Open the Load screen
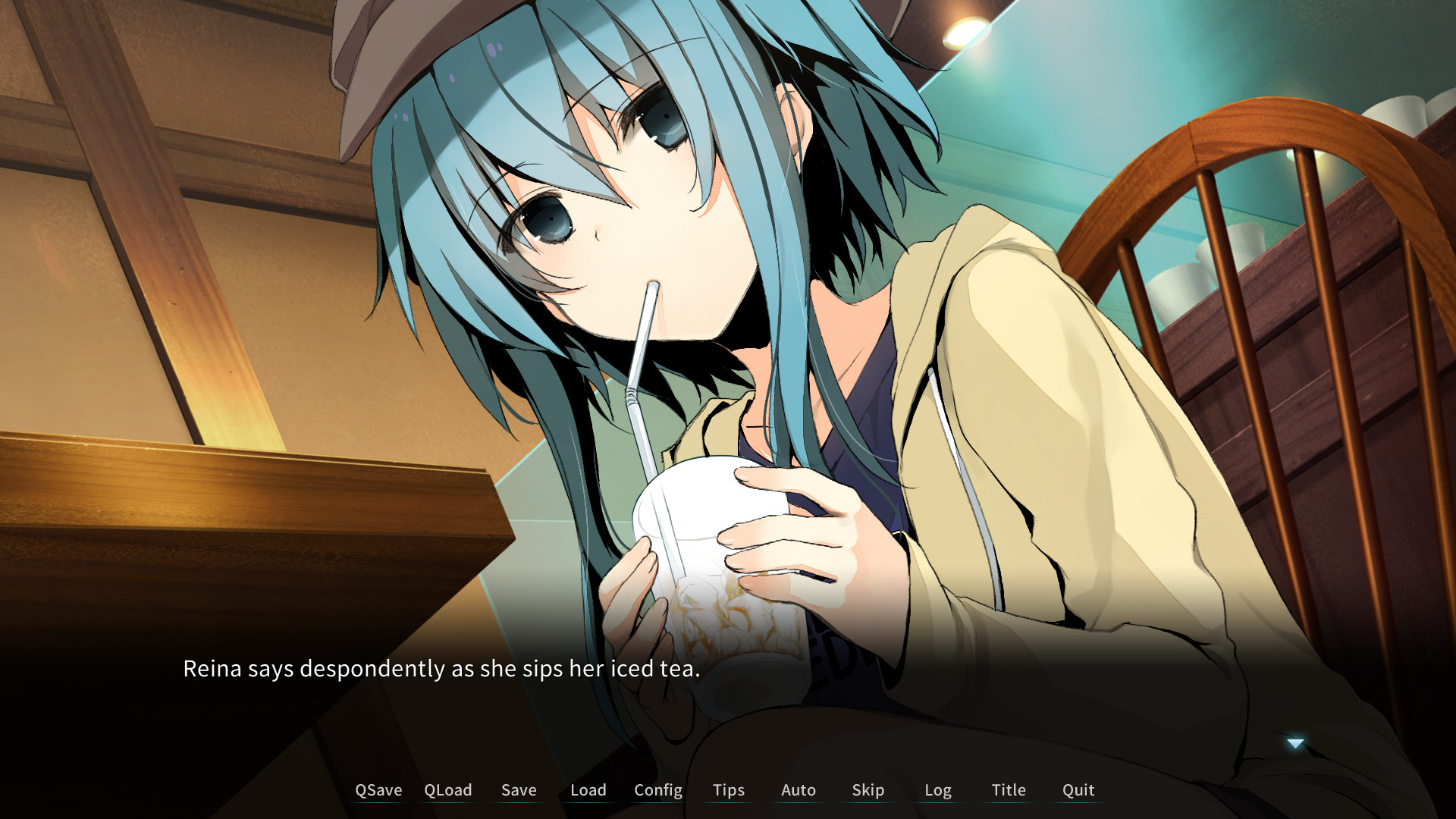This screenshot has width=1456, height=819. (588, 789)
